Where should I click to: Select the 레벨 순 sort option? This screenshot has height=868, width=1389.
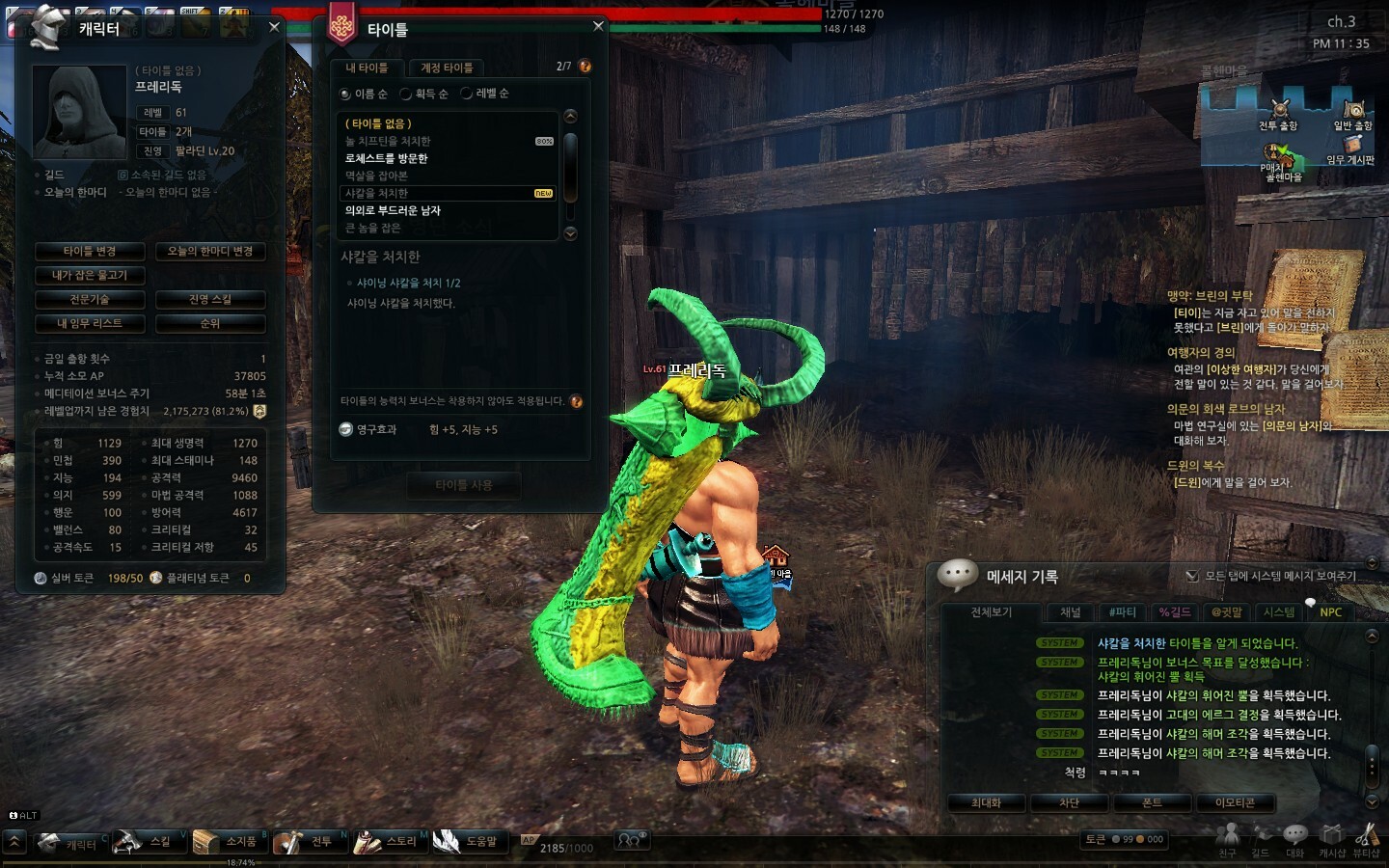point(467,94)
